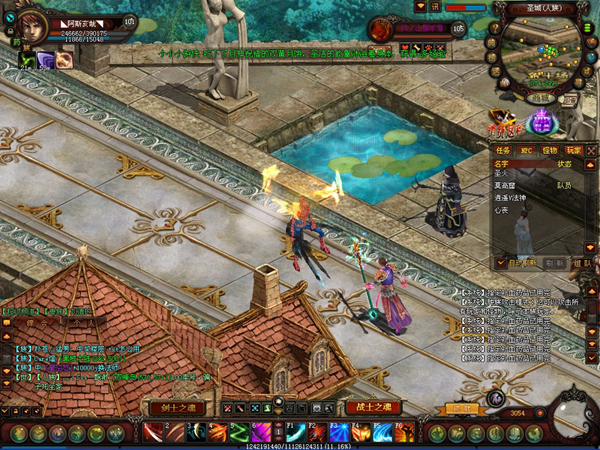The height and width of the screenshot is (450, 600).
Task: Click the 剑士之魂 button
Action: (177, 407)
